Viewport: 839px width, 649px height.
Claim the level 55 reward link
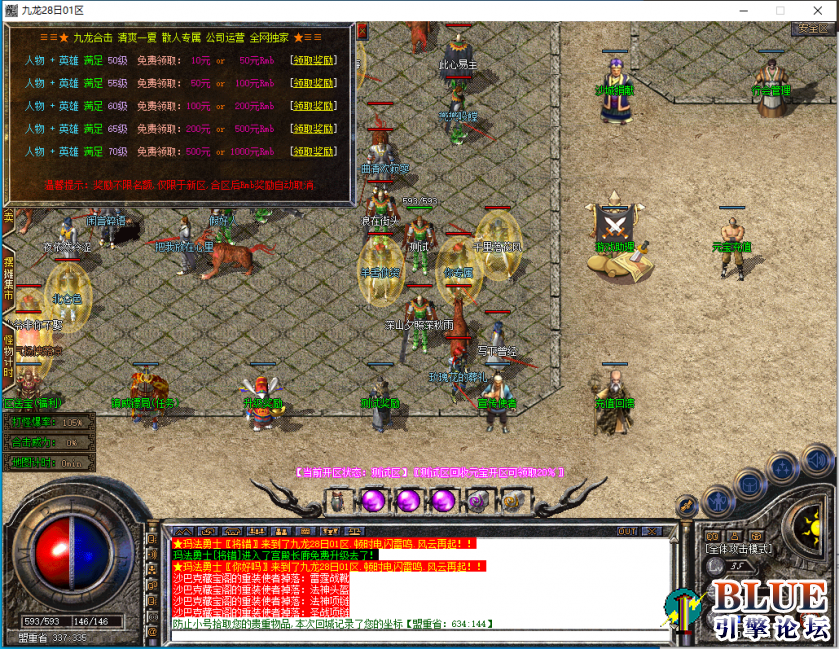(313, 83)
